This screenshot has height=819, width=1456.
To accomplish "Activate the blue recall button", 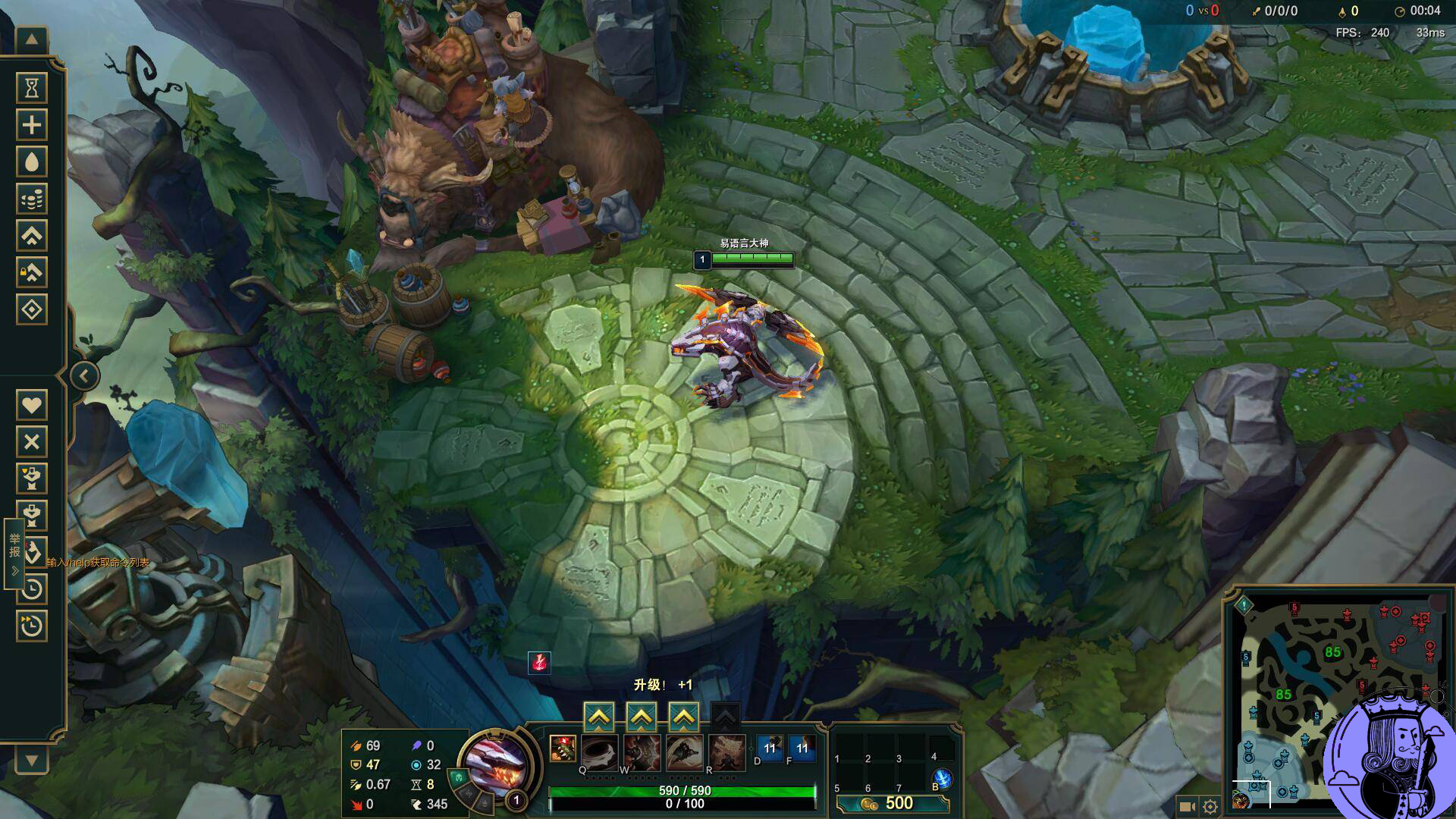I will (943, 778).
